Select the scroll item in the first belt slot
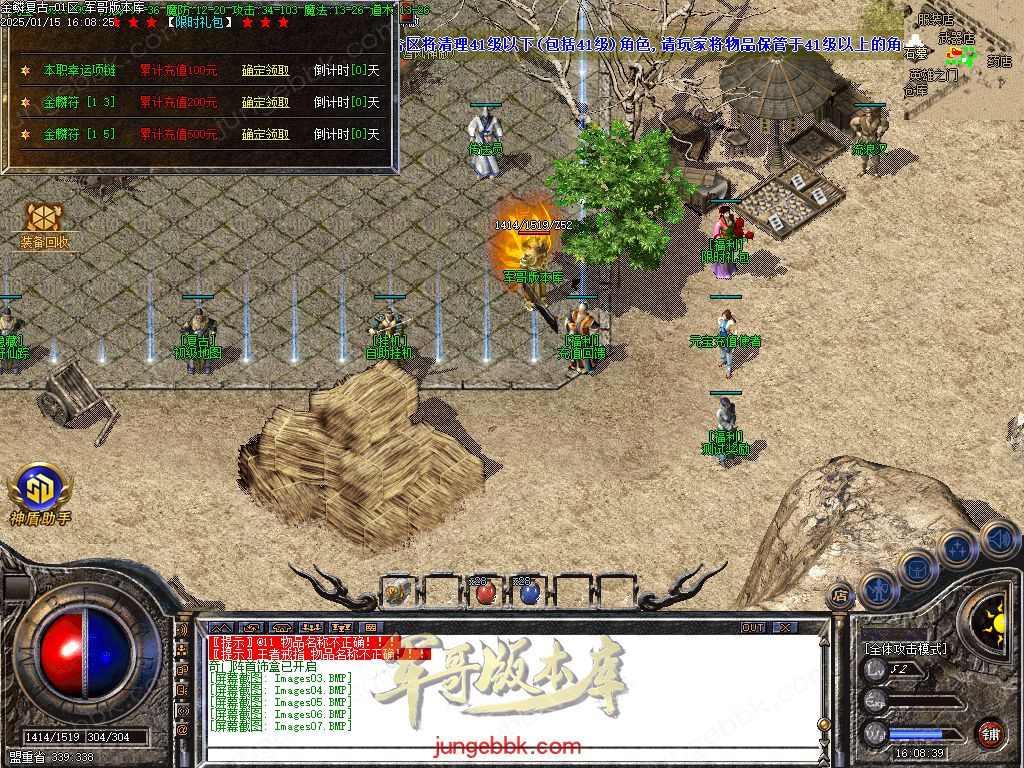The image size is (1024, 768). tap(396, 593)
